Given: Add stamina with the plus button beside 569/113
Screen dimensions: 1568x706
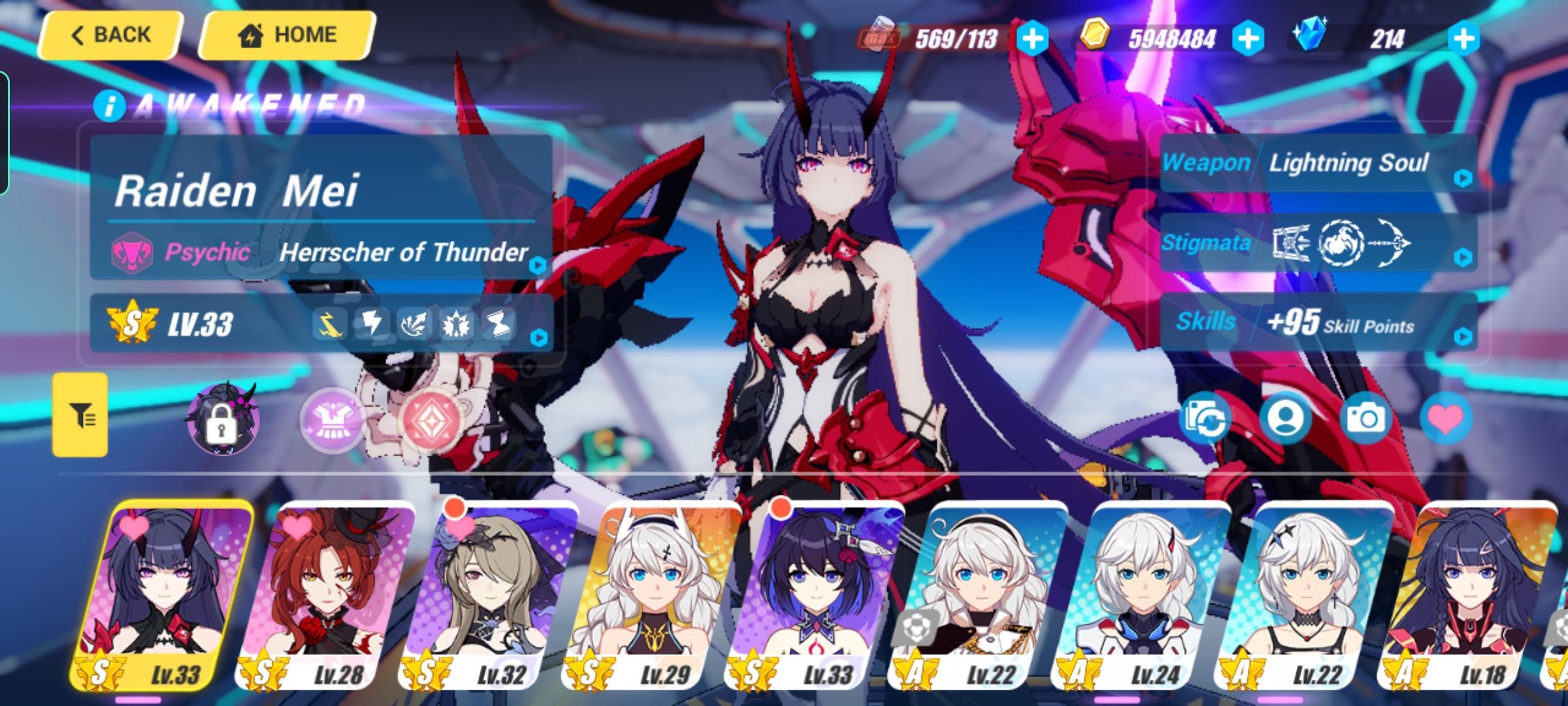Looking at the screenshot, I should [x=1032, y=39].
